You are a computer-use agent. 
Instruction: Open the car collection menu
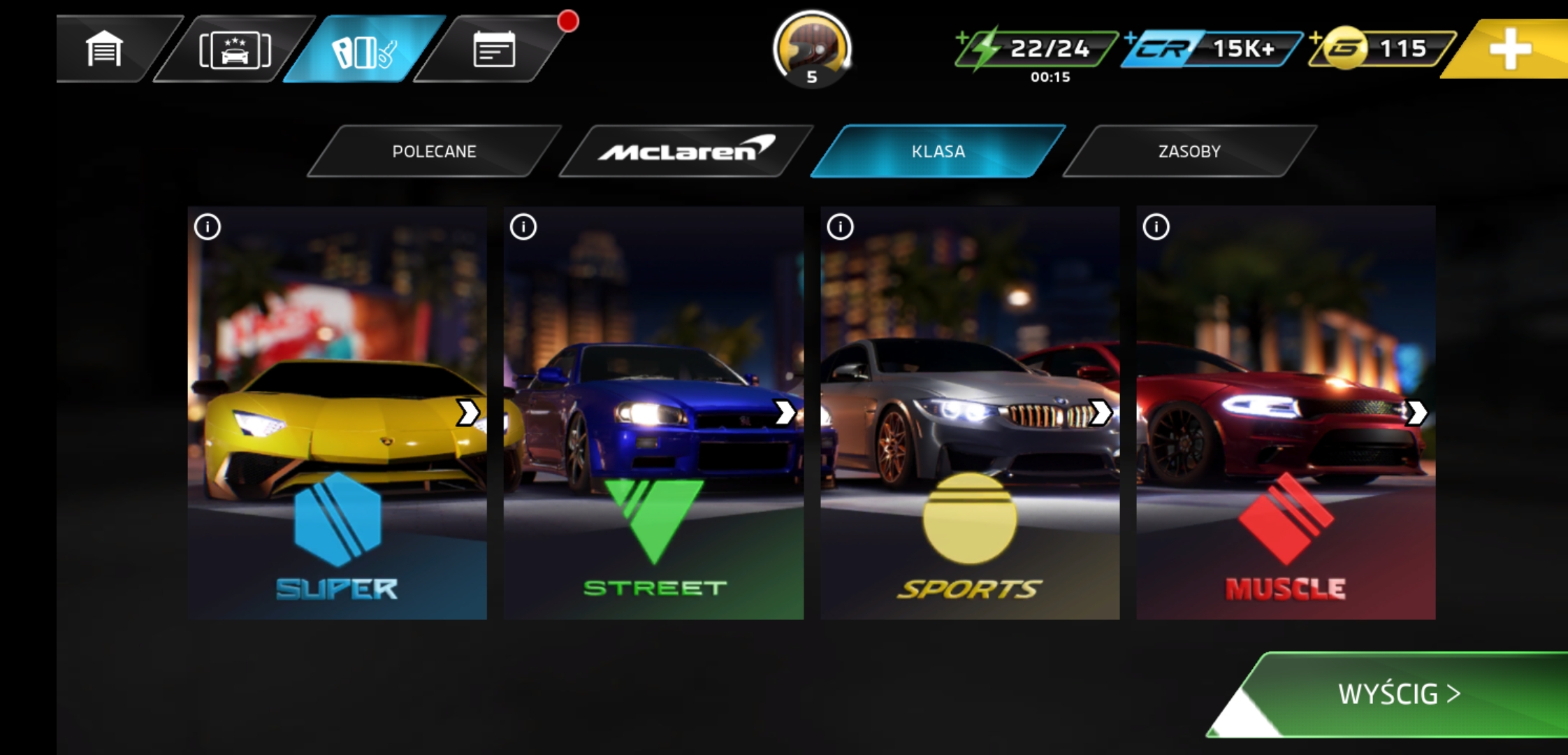235,50
